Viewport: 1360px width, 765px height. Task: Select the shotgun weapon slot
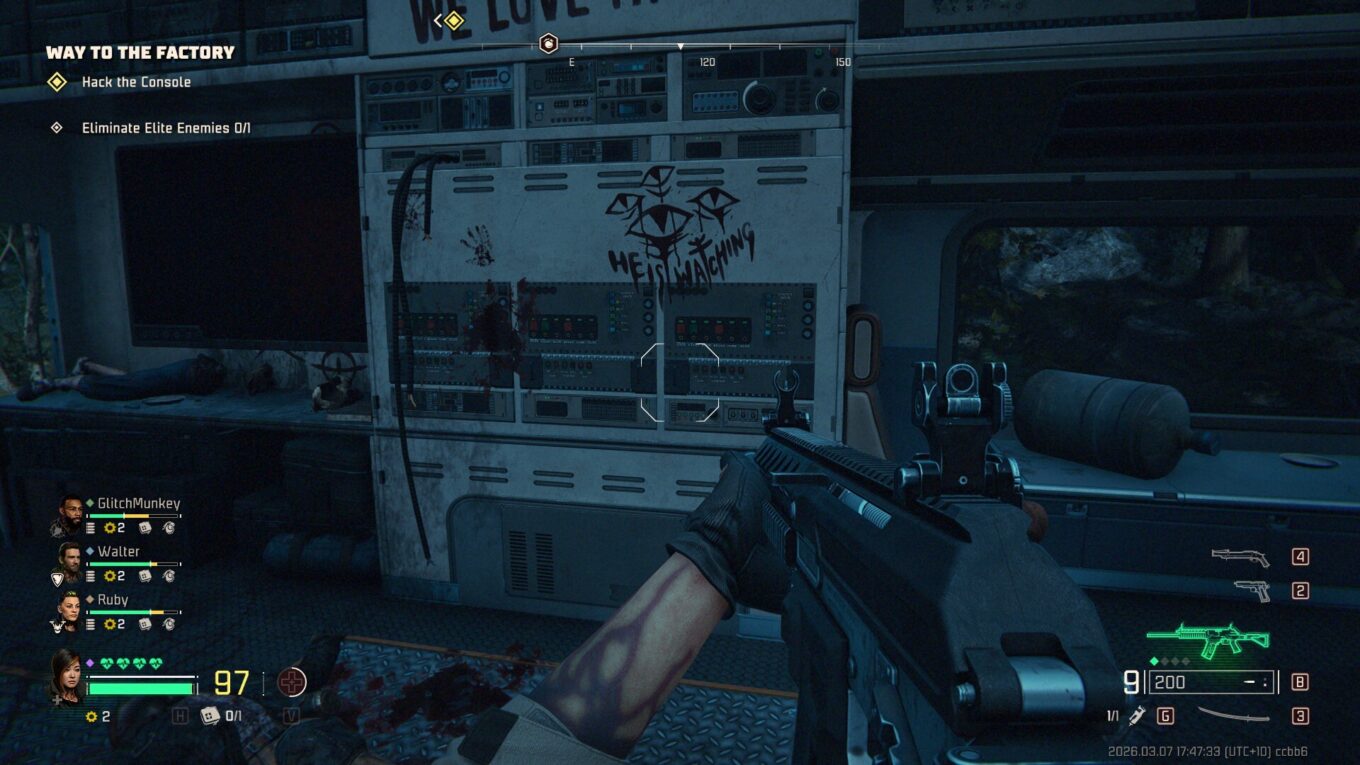click(x=1240, y=557)
